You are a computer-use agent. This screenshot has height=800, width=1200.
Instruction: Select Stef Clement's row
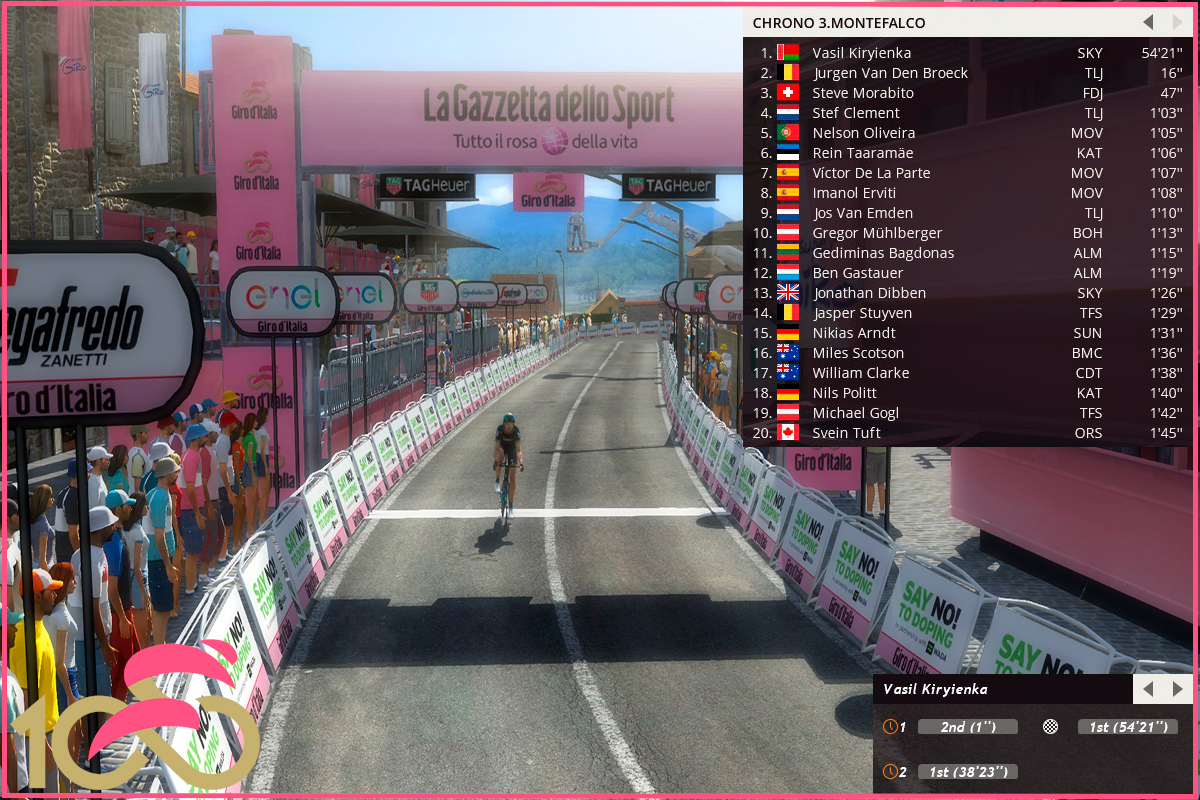(855, 113)
